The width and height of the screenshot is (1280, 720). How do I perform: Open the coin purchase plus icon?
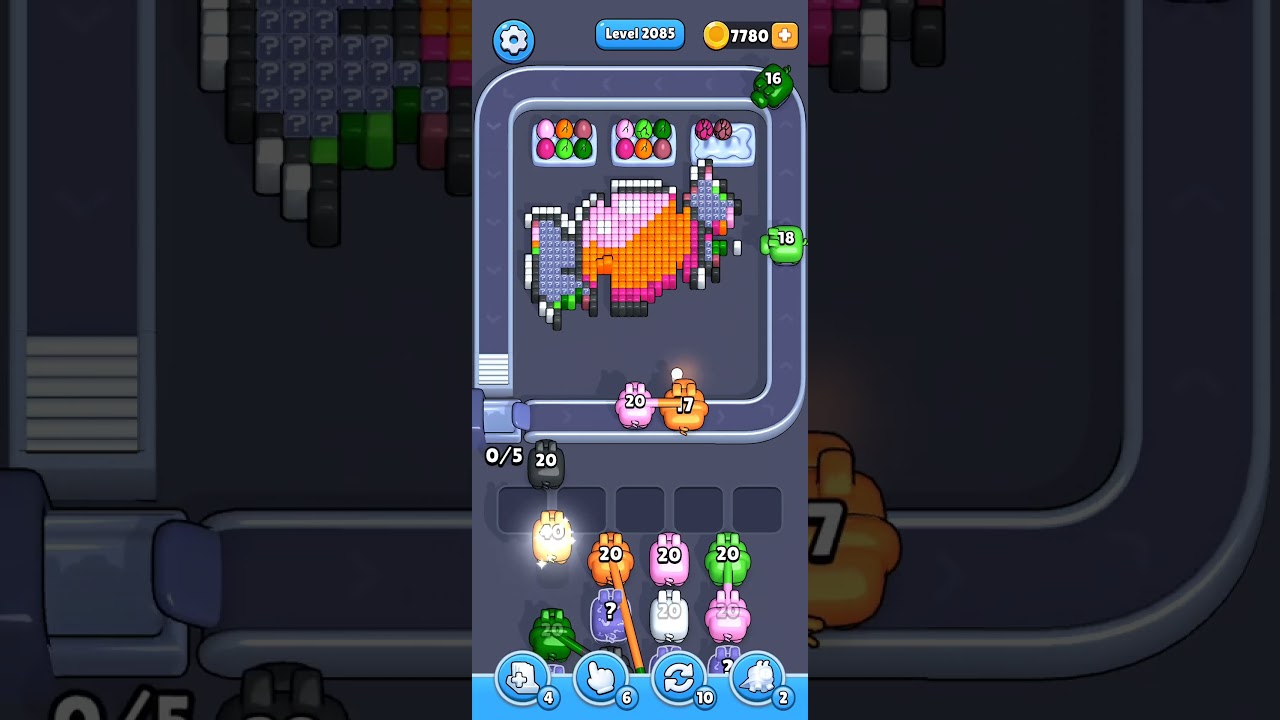tap(786, 35)
